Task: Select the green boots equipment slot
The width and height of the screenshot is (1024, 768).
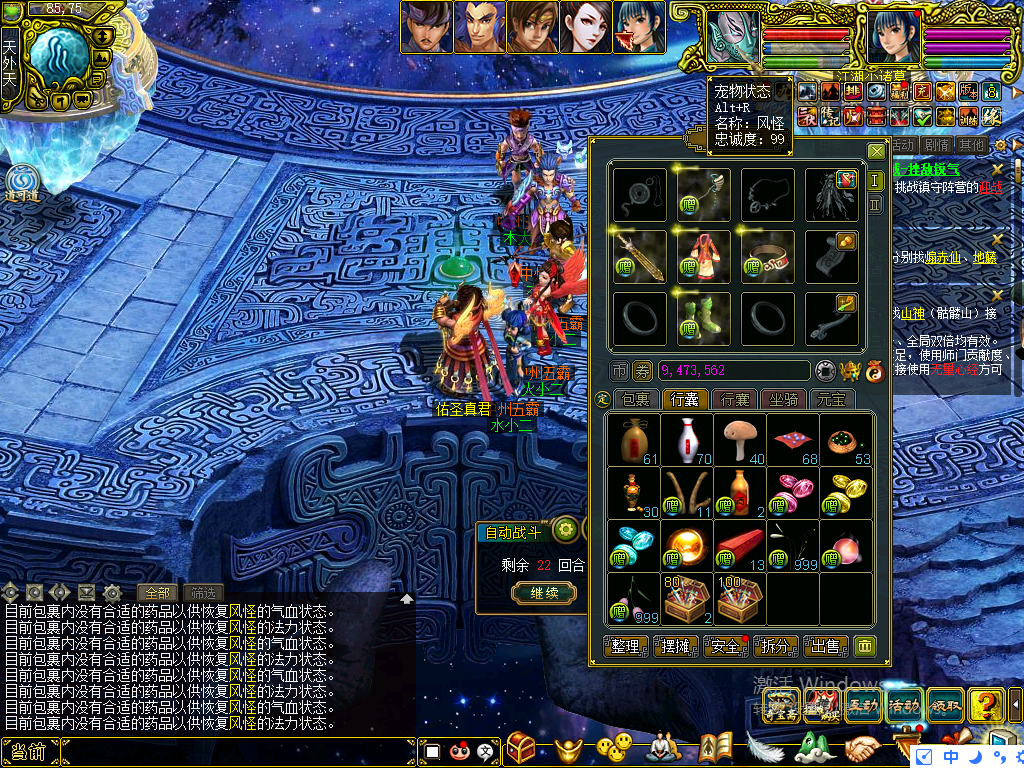Action: coord(703,319)
